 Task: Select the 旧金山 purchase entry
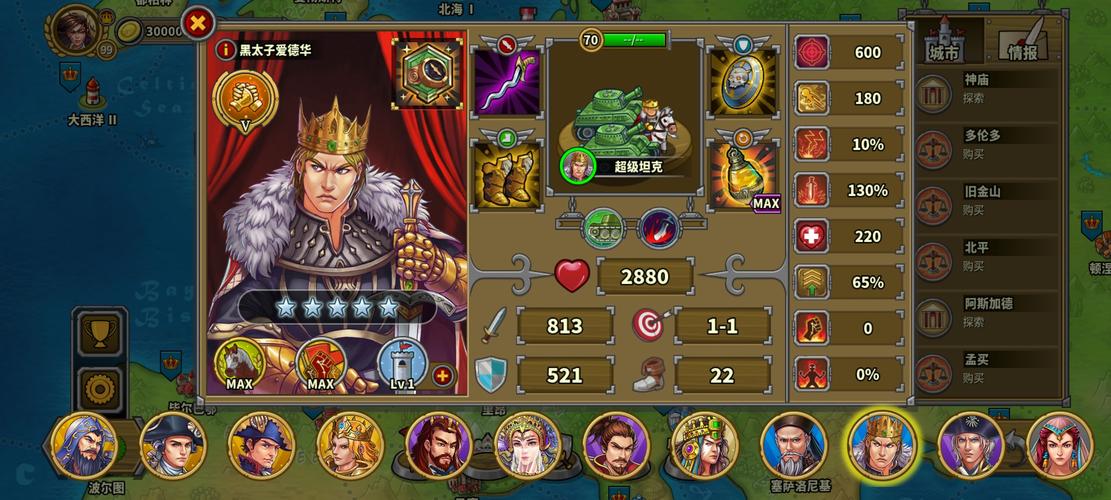985,200
